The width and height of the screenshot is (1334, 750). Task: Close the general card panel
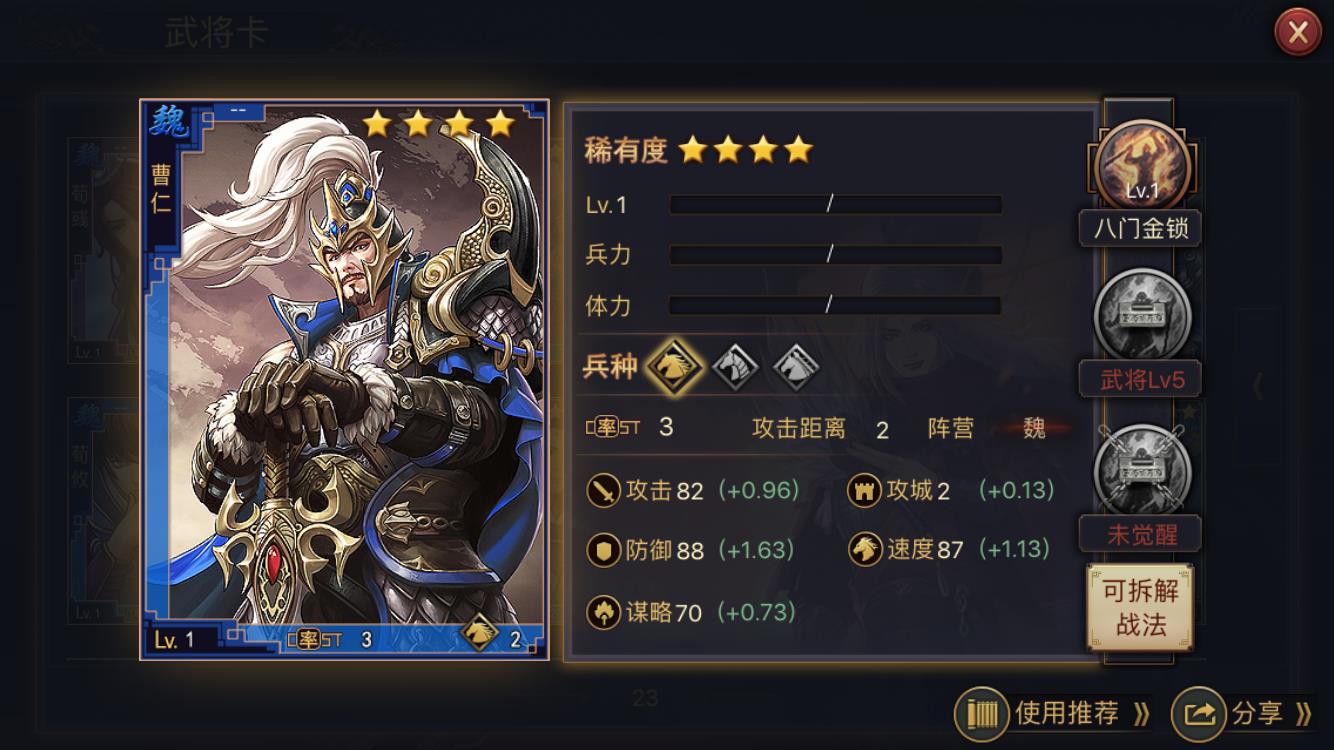coord(1297,33)
